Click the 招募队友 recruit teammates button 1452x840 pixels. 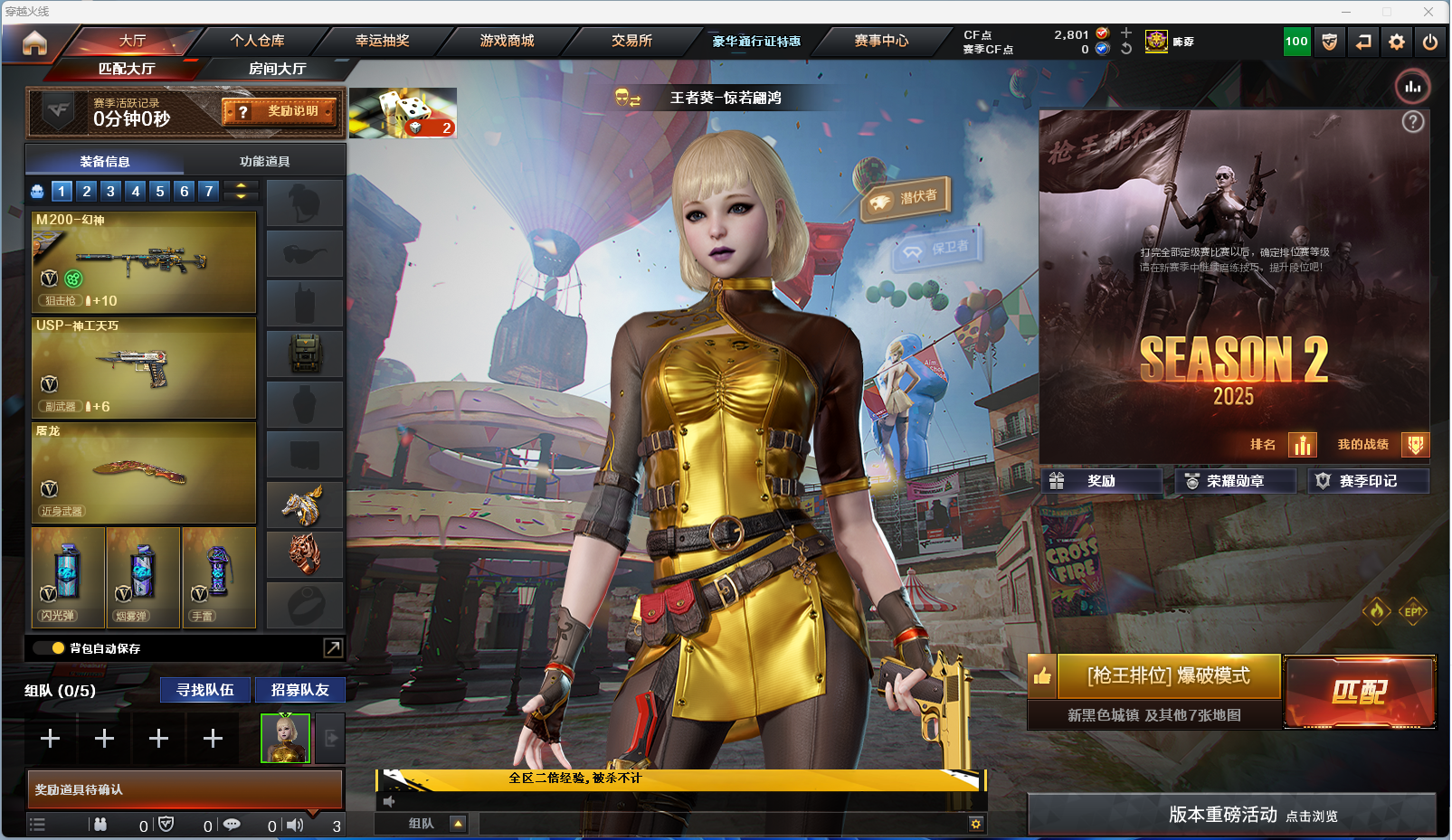click(299, 690)
